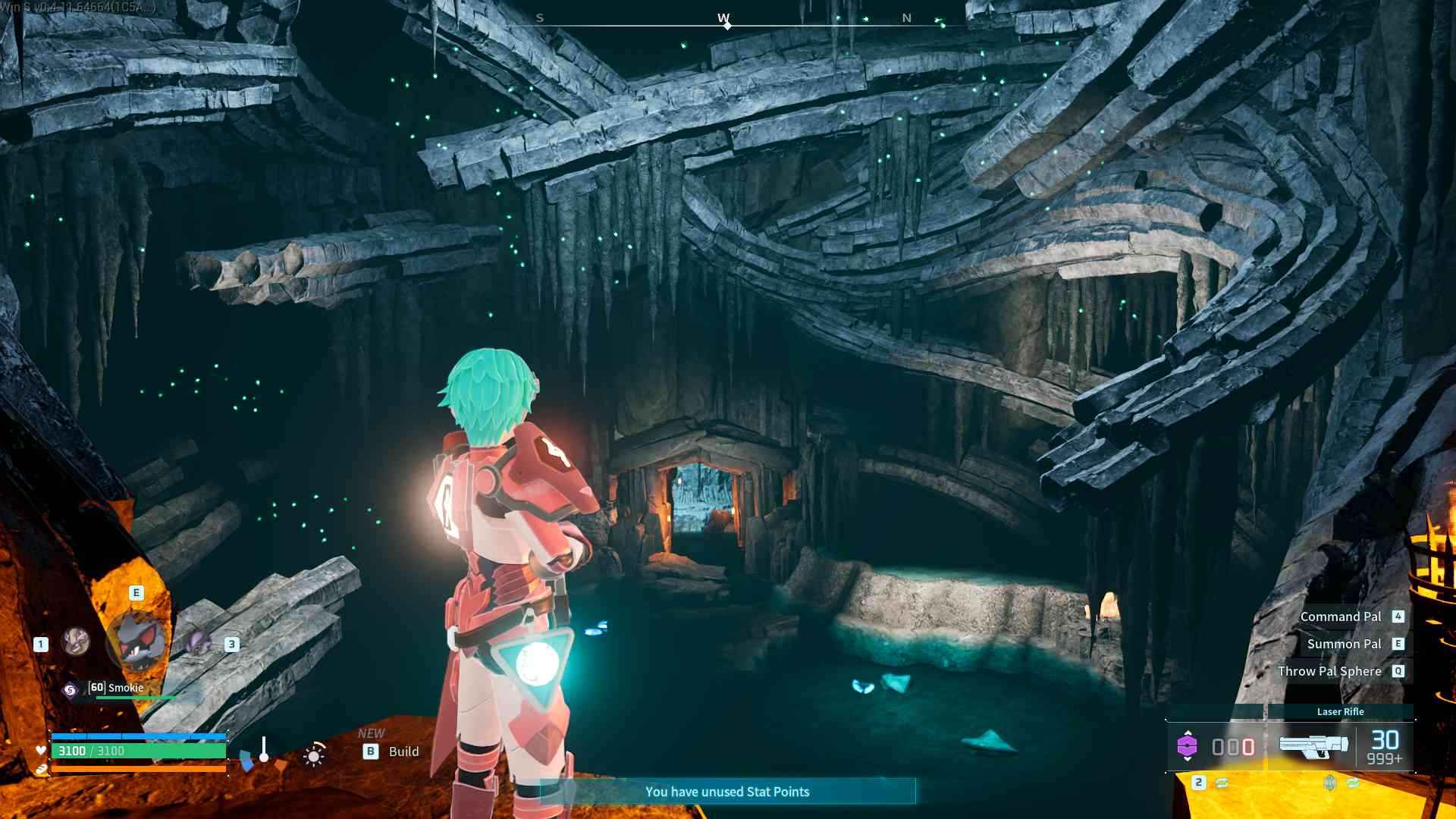Click the compass bar W marker
Screen dimensions: 1456x819
coord(724,18)
